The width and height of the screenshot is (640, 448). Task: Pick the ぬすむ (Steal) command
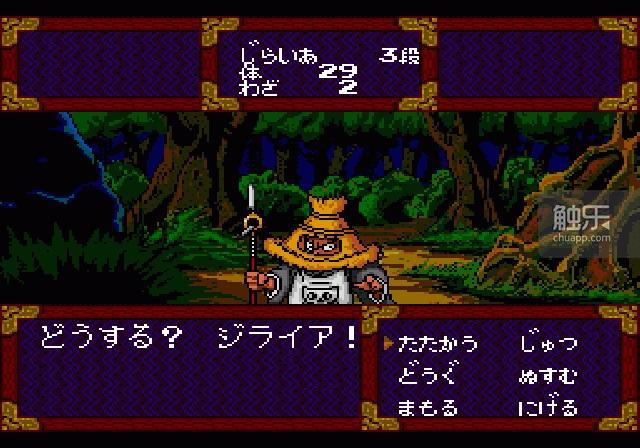pyautogui.click(x=548, y=376)
